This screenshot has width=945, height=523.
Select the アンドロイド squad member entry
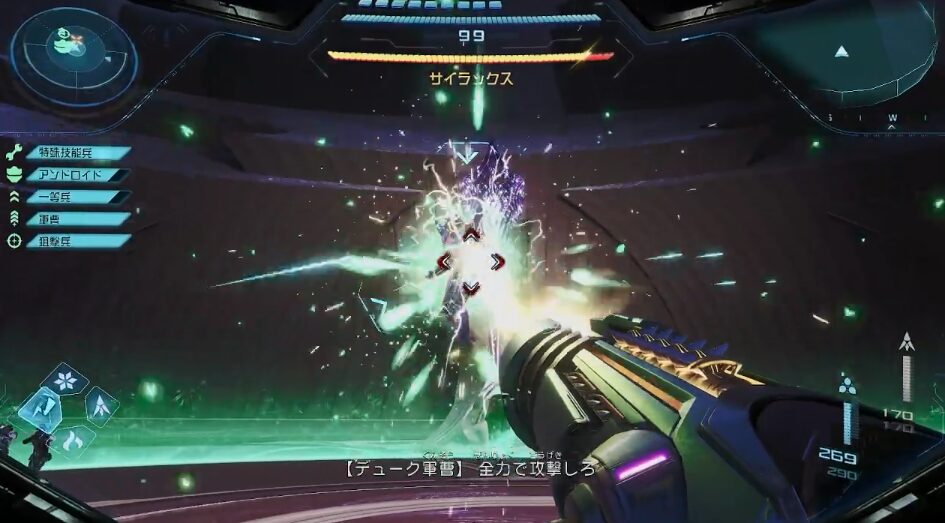point(70,175)
